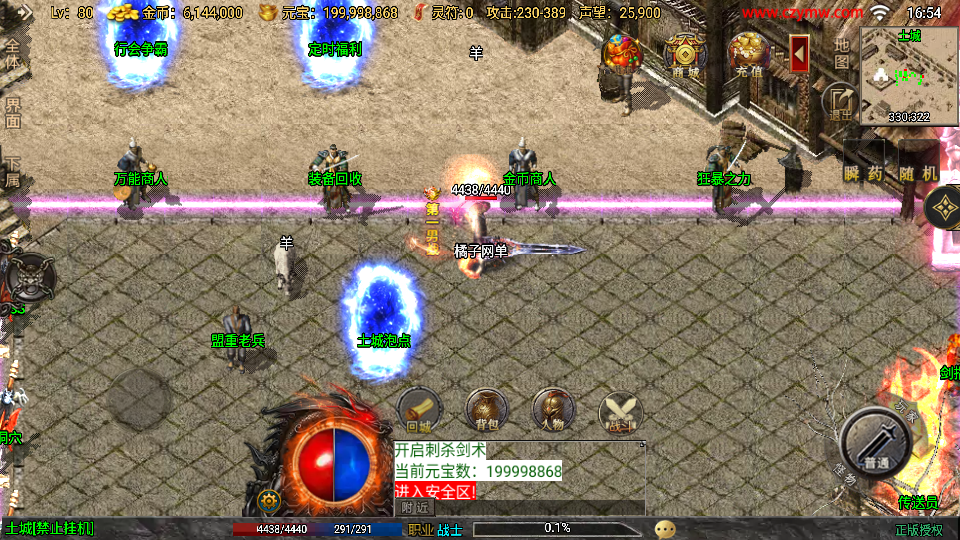960x540 pixels.
Task: Open the gift bag event icon
Action: pyautogui.click(x=622, y=54)
